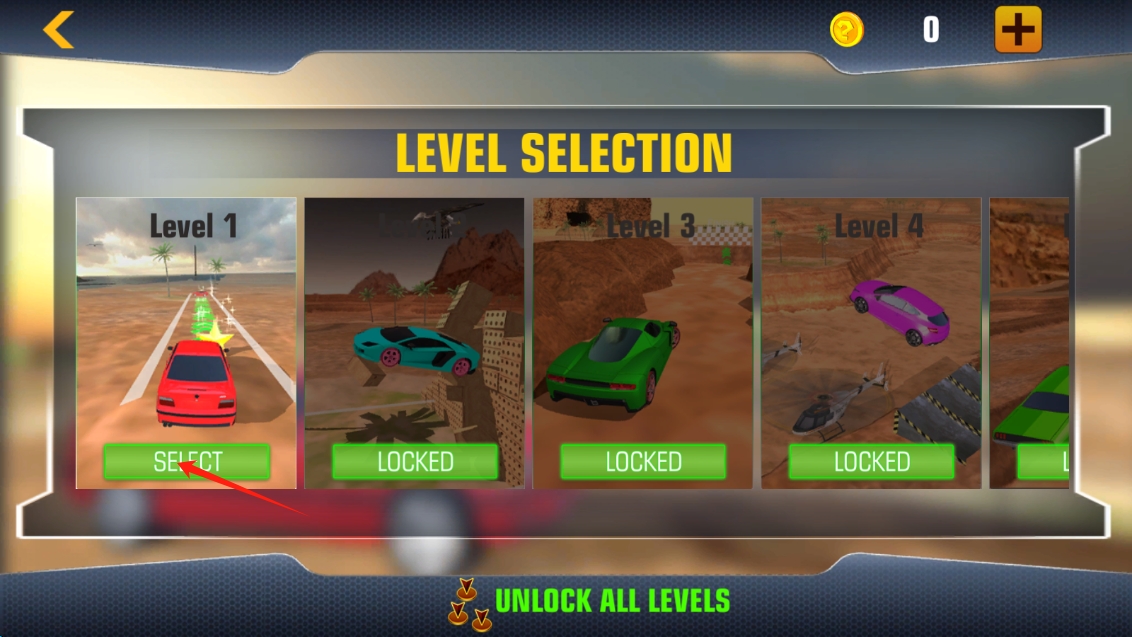Hit the LOCKED button for Level 4
The height and width of the screenshot is (637, 1132).
click(x=871, y=462)
